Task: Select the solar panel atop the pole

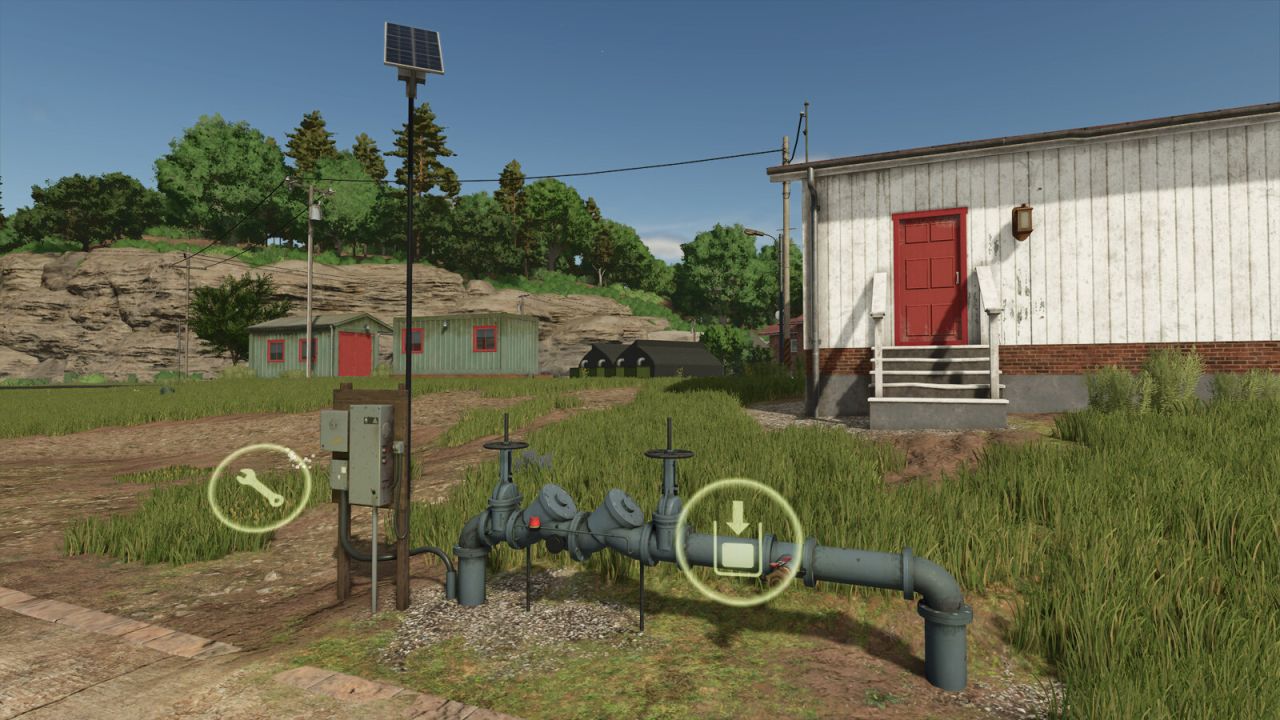Action: pyautogui.click(x=411, y=45)
